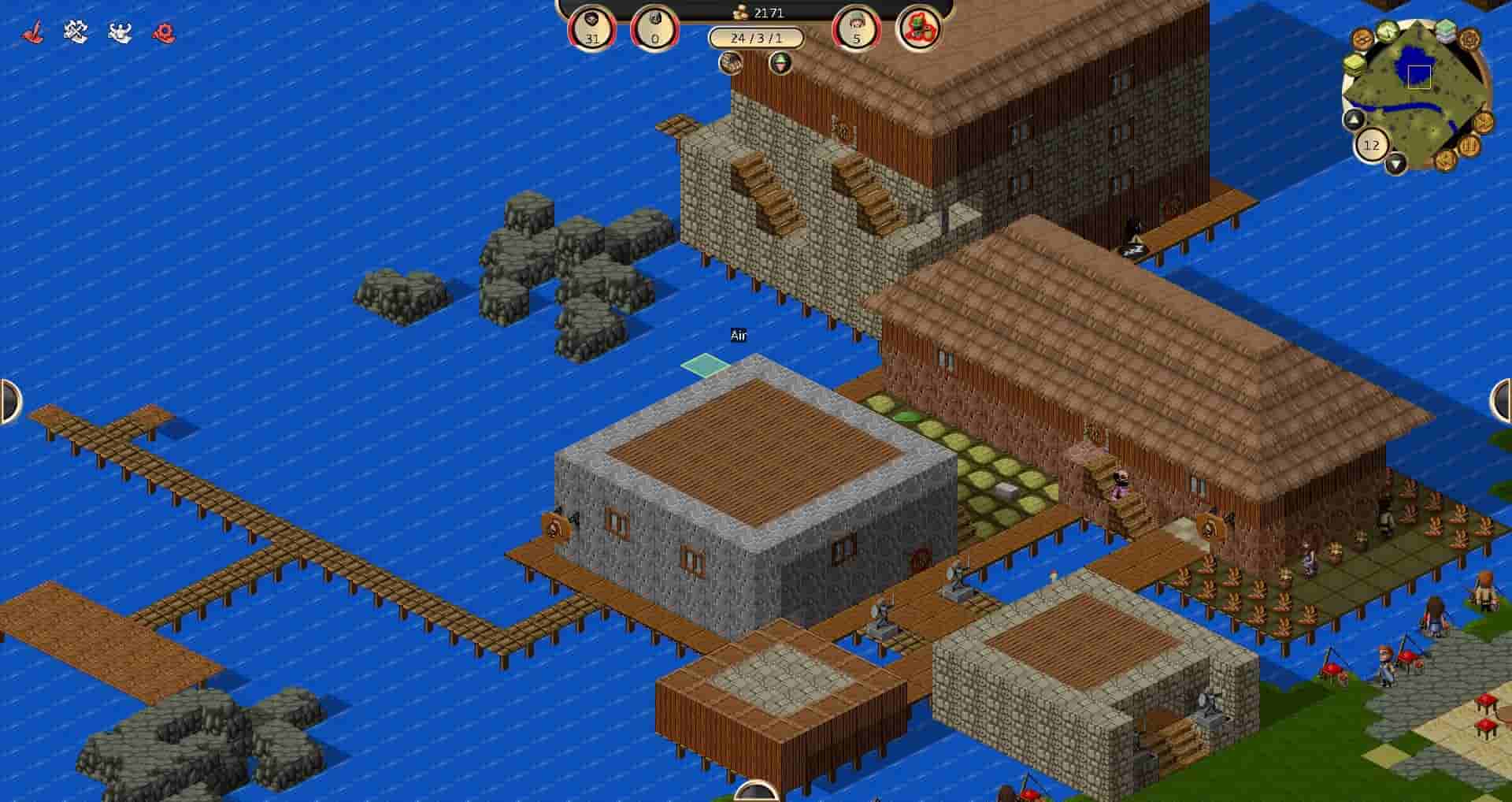Open the heroes panel showing 5

[854, 25]
